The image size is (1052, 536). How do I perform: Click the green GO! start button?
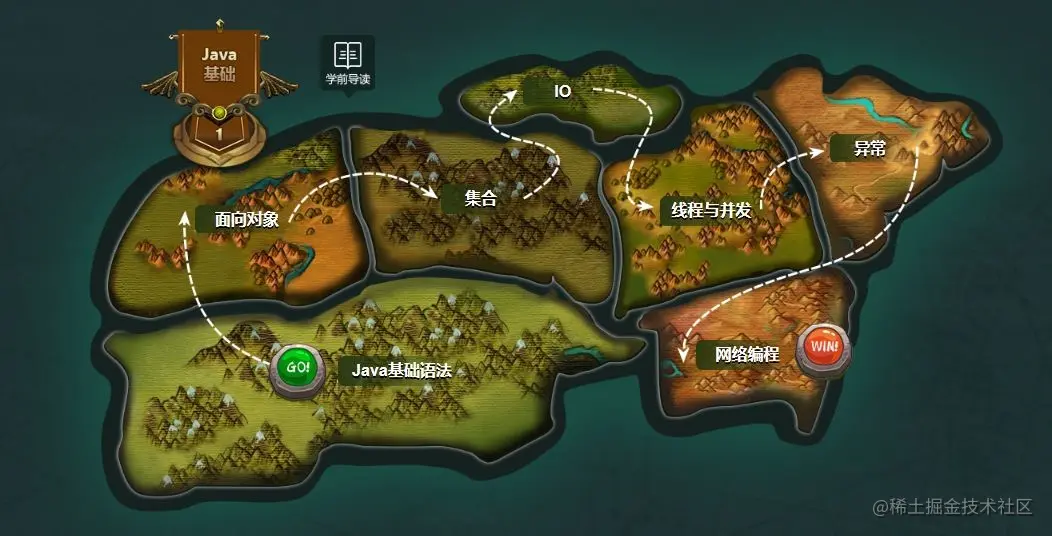[x=298, y=368]
